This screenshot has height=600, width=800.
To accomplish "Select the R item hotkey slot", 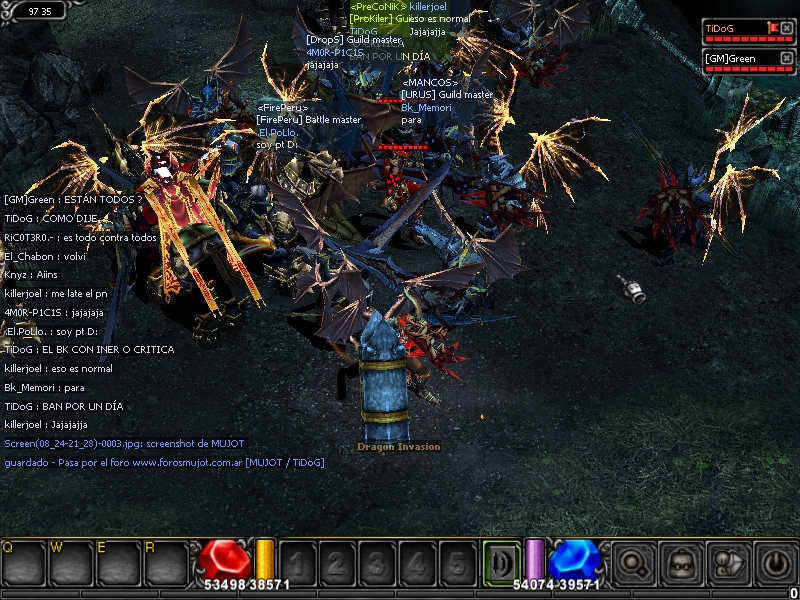I will coord(165,563).
